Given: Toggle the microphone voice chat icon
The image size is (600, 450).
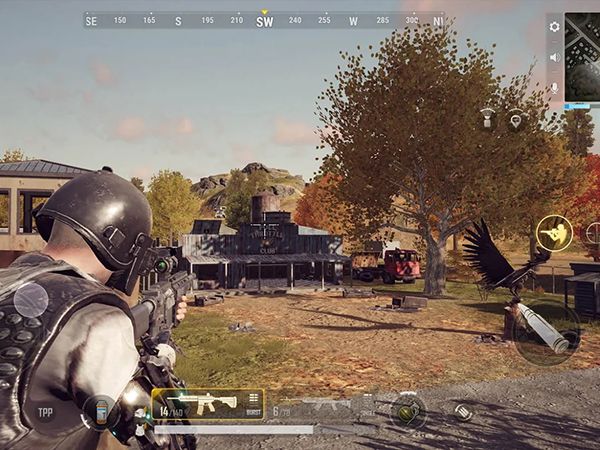Looking at the screenshot, I should 555,87.
